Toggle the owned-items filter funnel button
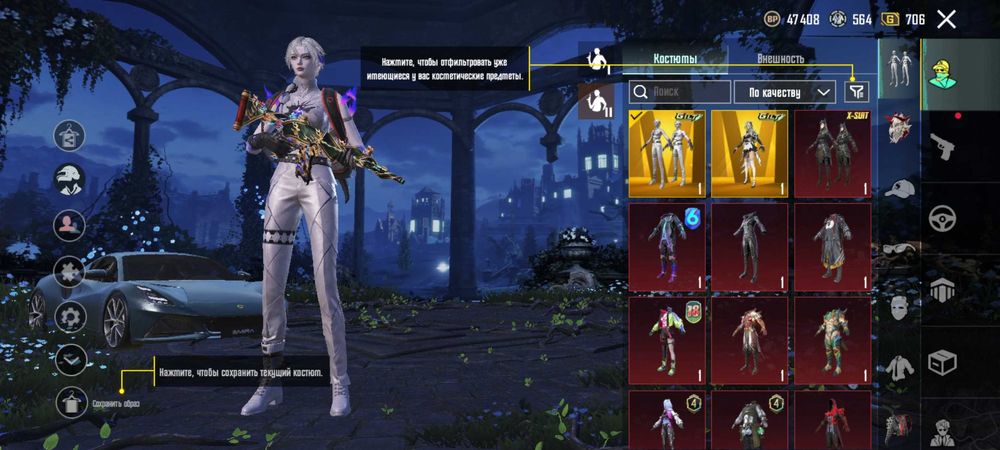This screenshot has height=450, width=1000. (x=857, y=92)
